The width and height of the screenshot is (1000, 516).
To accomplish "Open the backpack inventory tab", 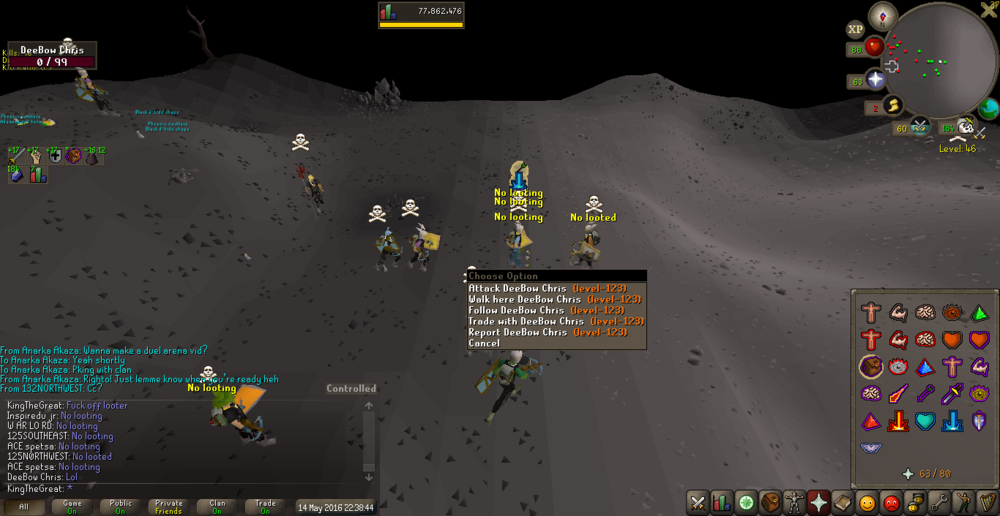I will (x=770, y=502).
